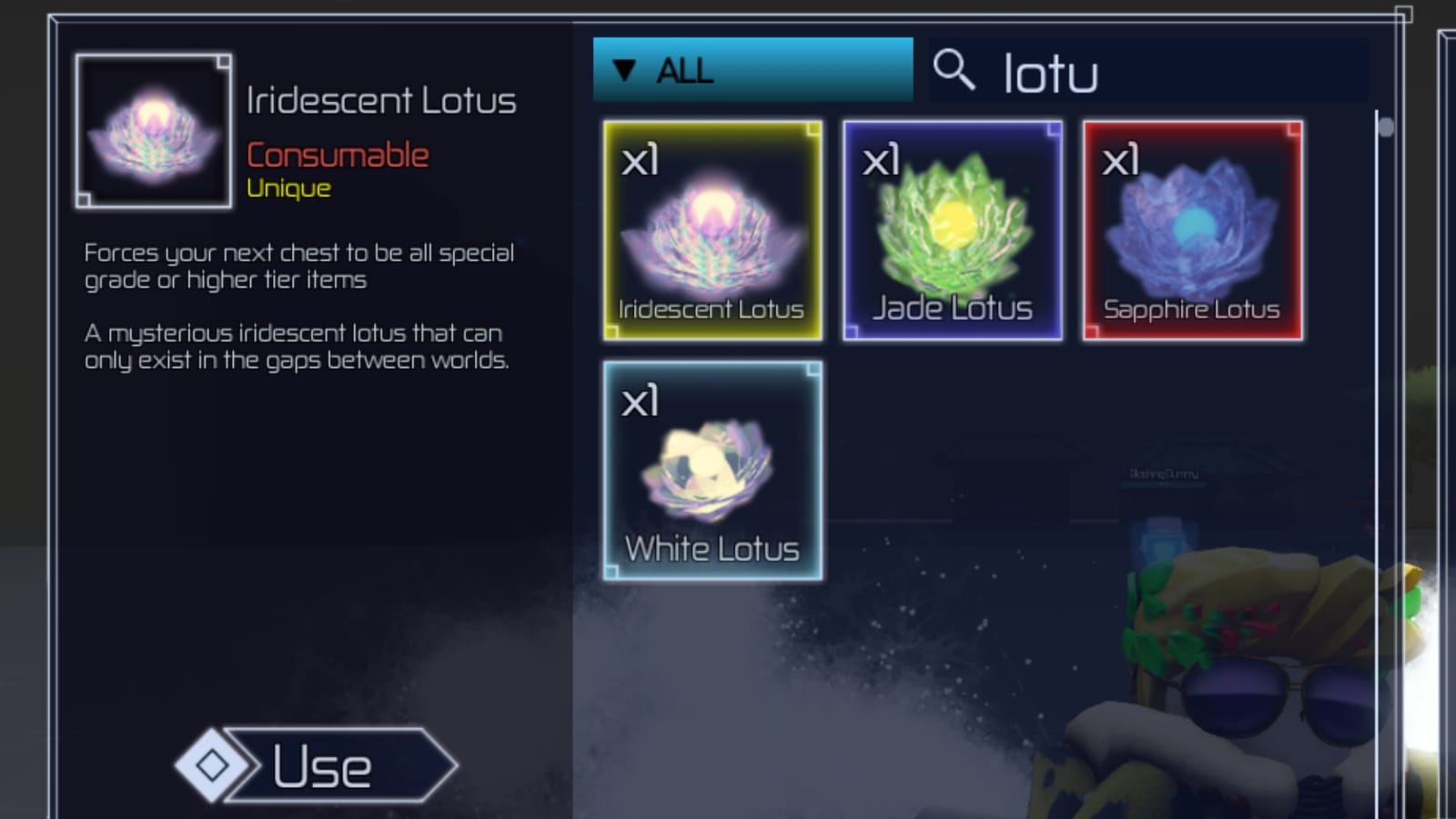Click the Consumable label text

coord(339,153)
